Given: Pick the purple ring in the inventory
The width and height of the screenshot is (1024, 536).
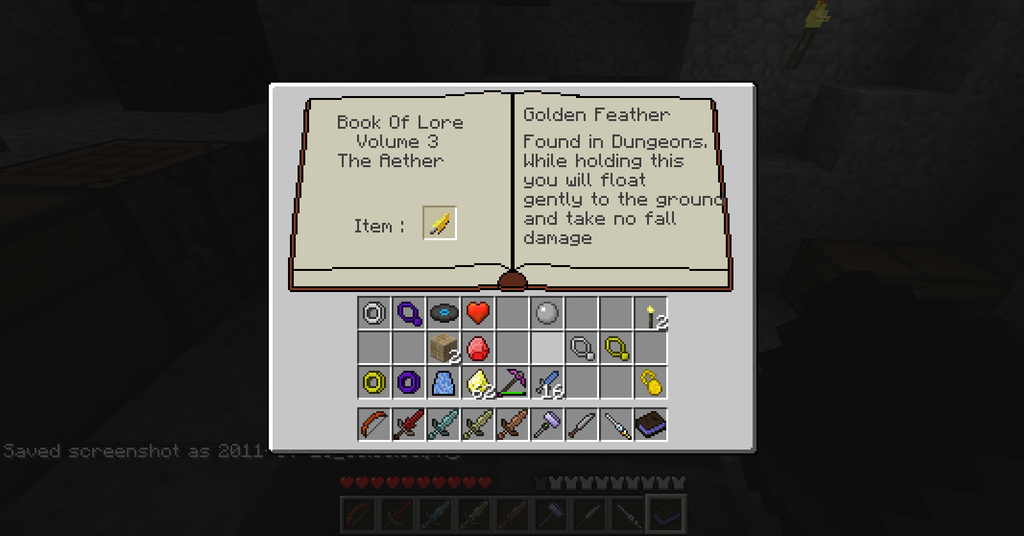Looking at the screenshot, I should 408,382.
